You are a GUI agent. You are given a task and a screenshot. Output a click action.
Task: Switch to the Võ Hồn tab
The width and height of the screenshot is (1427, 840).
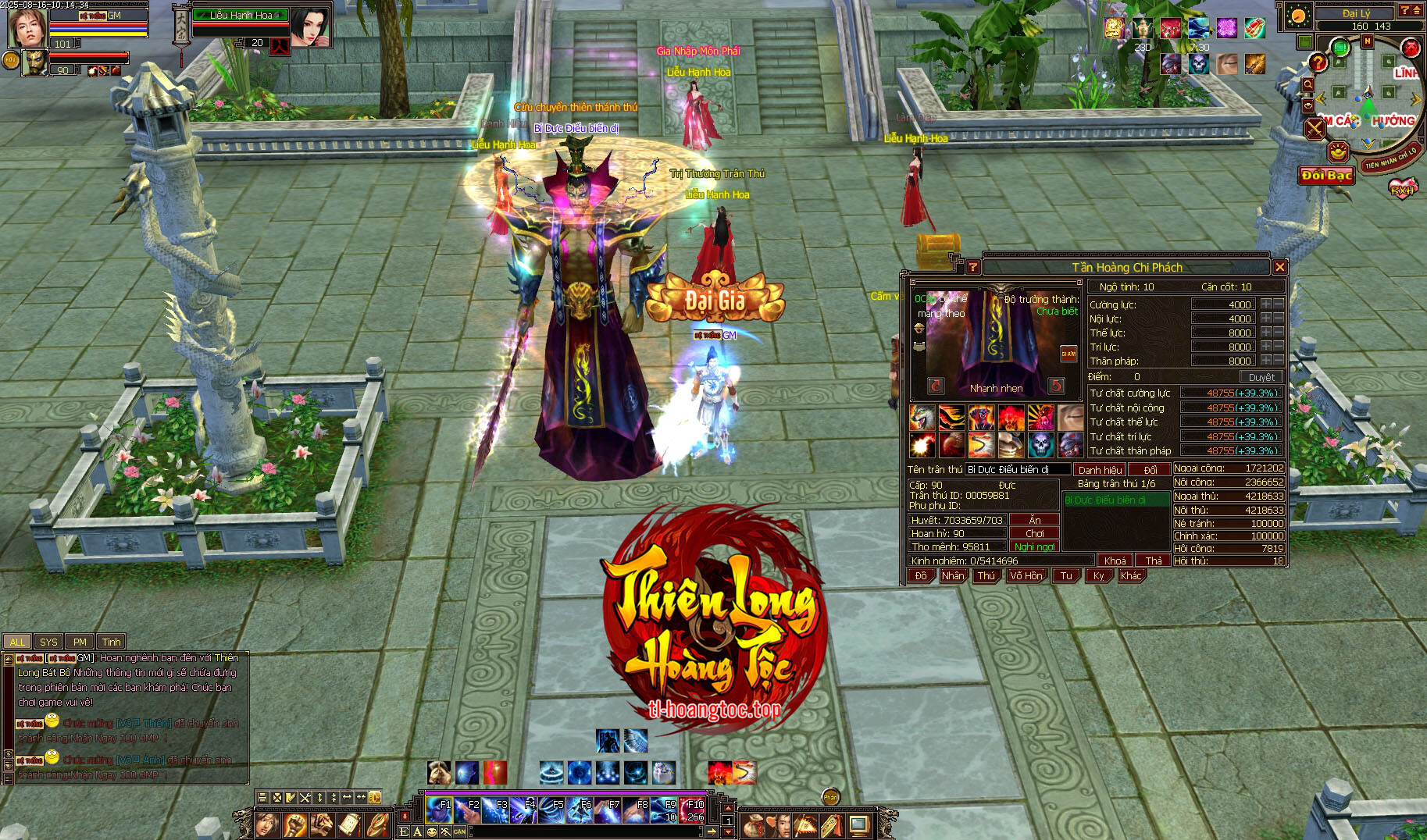click(x=1026, y=576)
